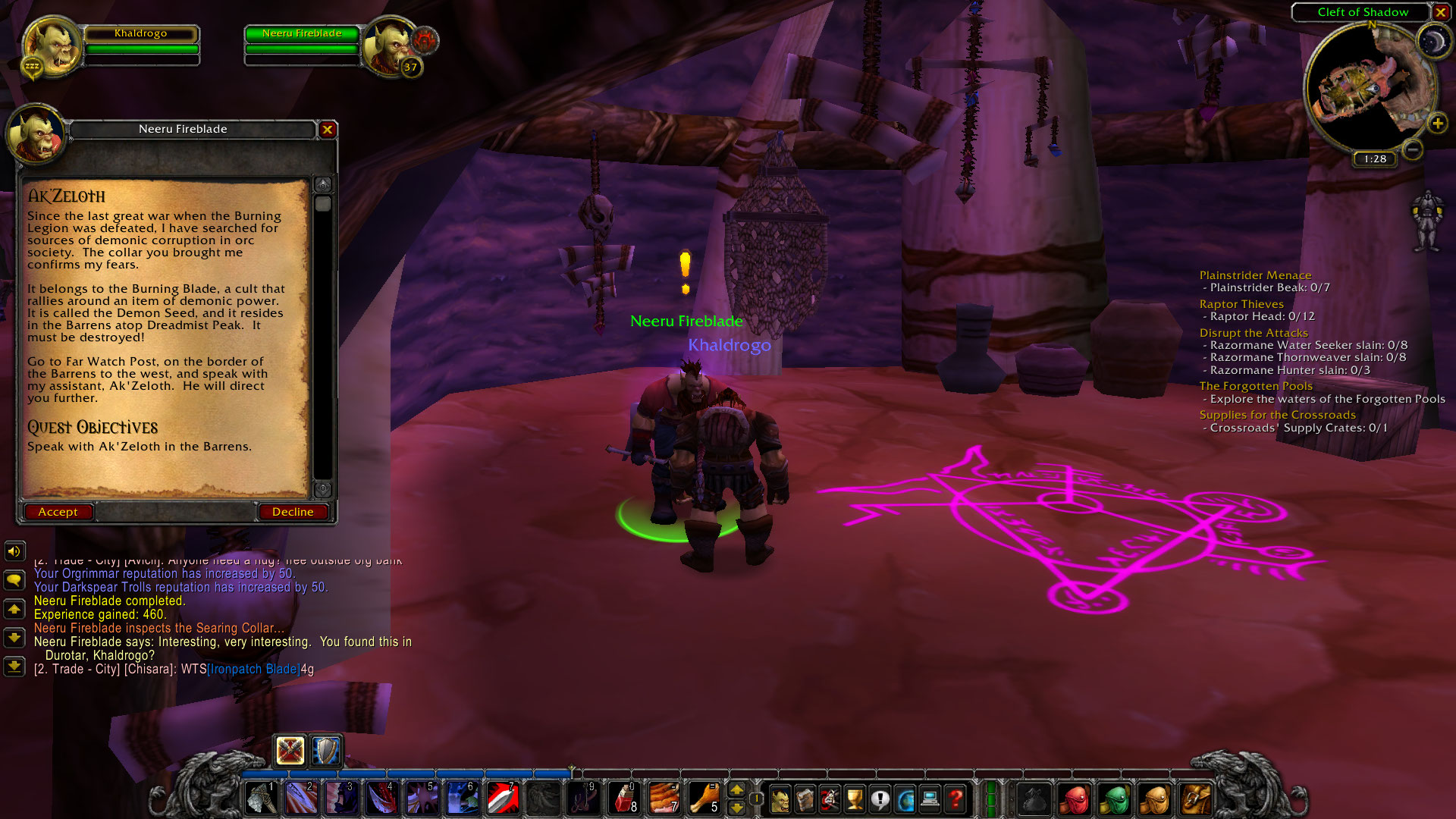The height and width of the screenshot is (819, 1456).
Task: Activate the Attack ability in slot 7
Action: 502,797
